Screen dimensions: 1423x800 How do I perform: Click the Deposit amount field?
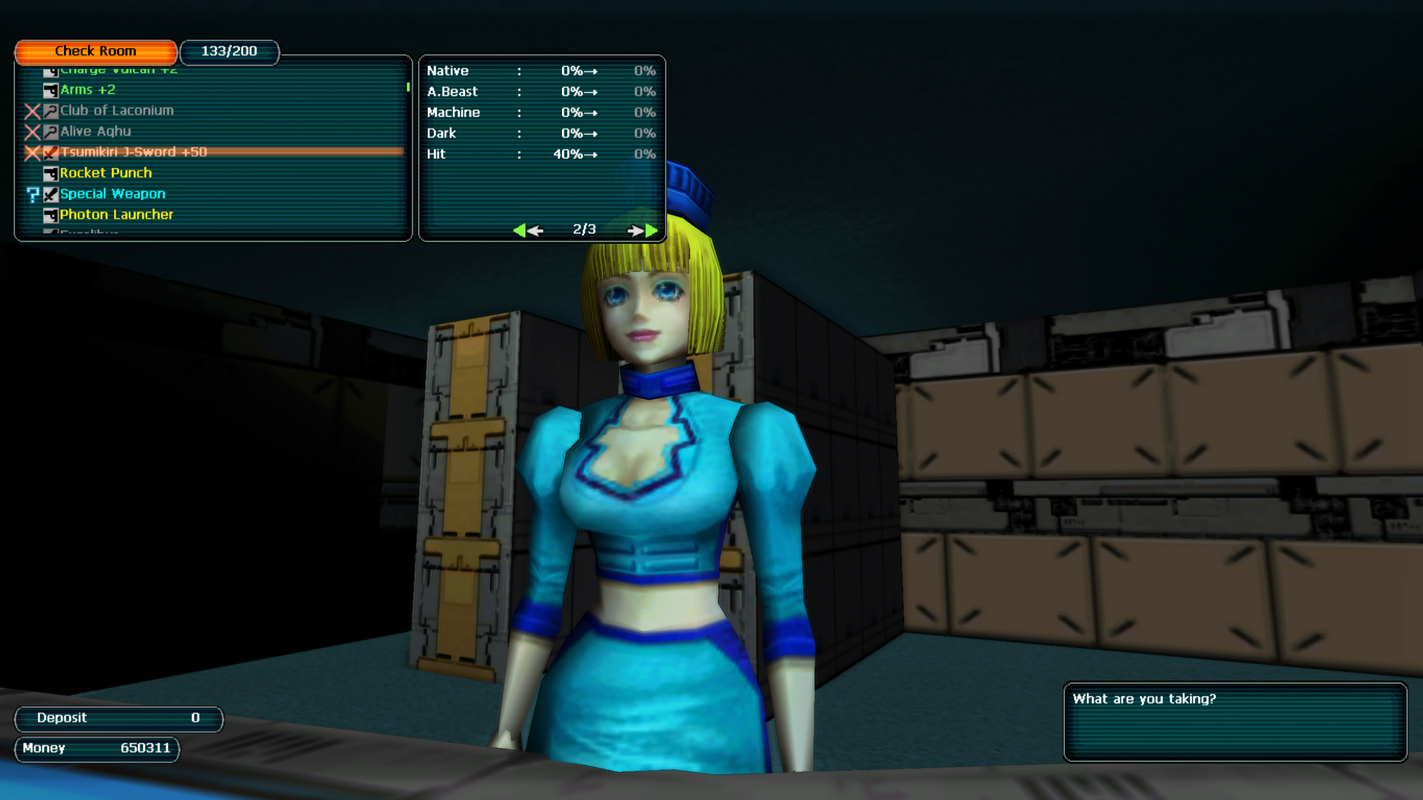[118, 717]
